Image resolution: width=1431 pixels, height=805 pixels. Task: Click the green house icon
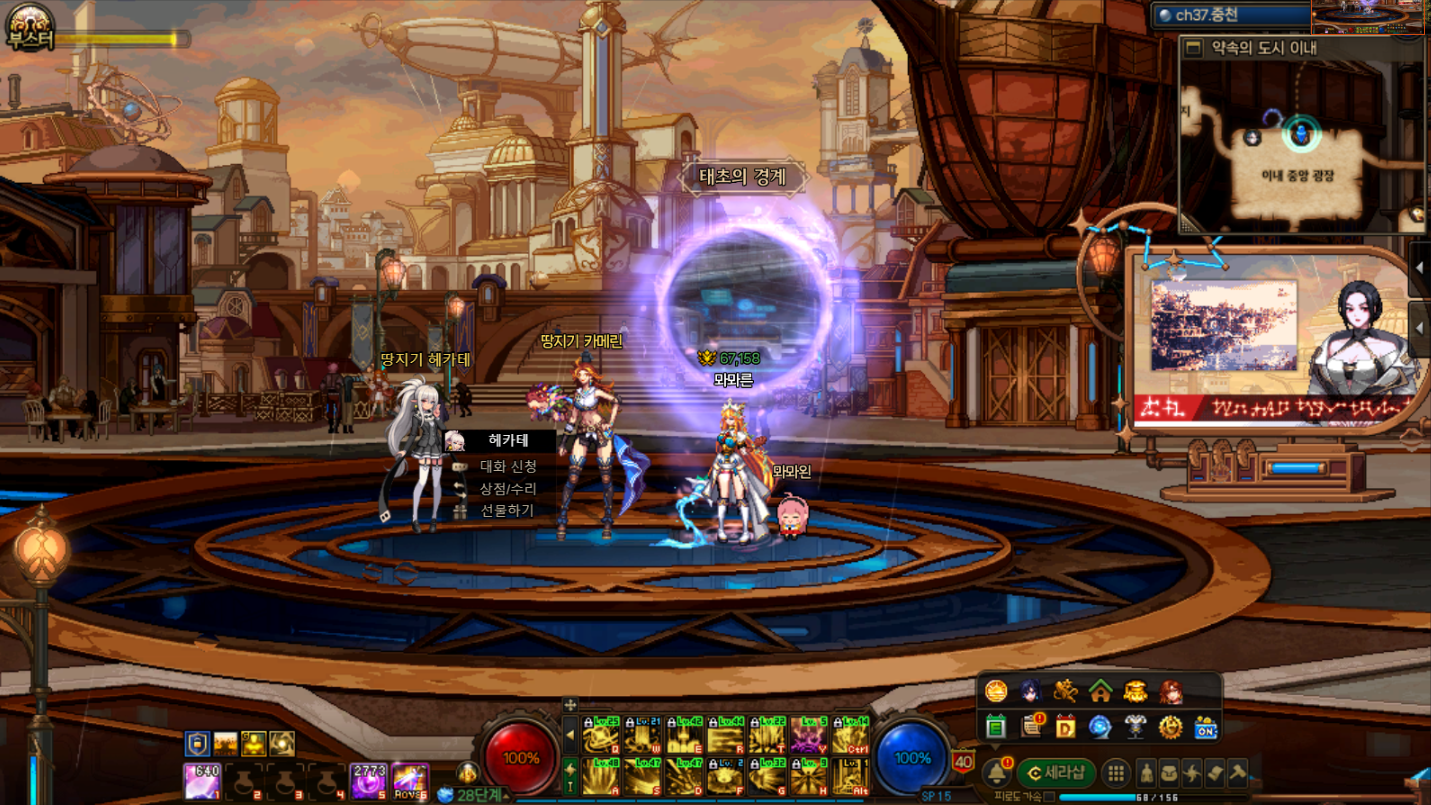1101,690
